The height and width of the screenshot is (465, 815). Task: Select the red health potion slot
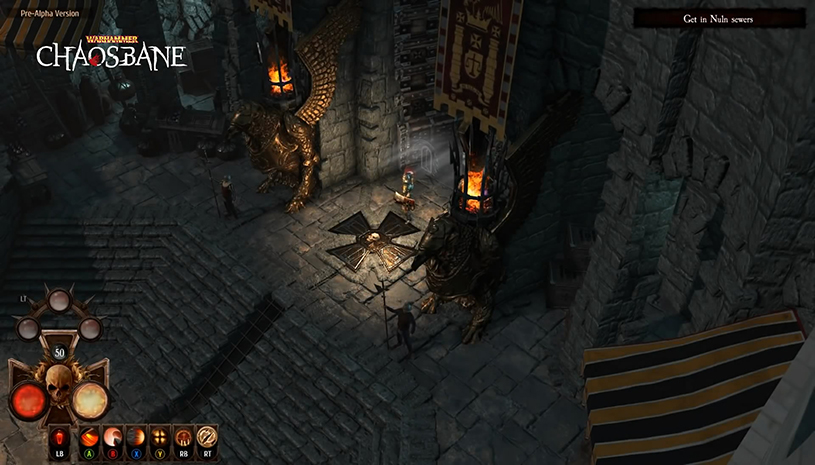click(57, 438)
